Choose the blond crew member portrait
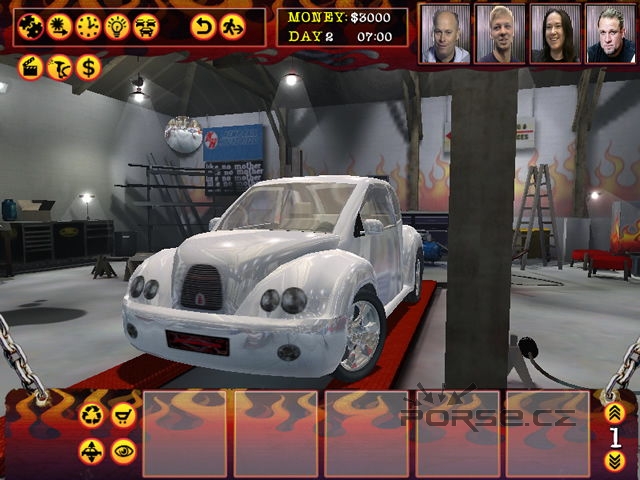 pos(500,34)
